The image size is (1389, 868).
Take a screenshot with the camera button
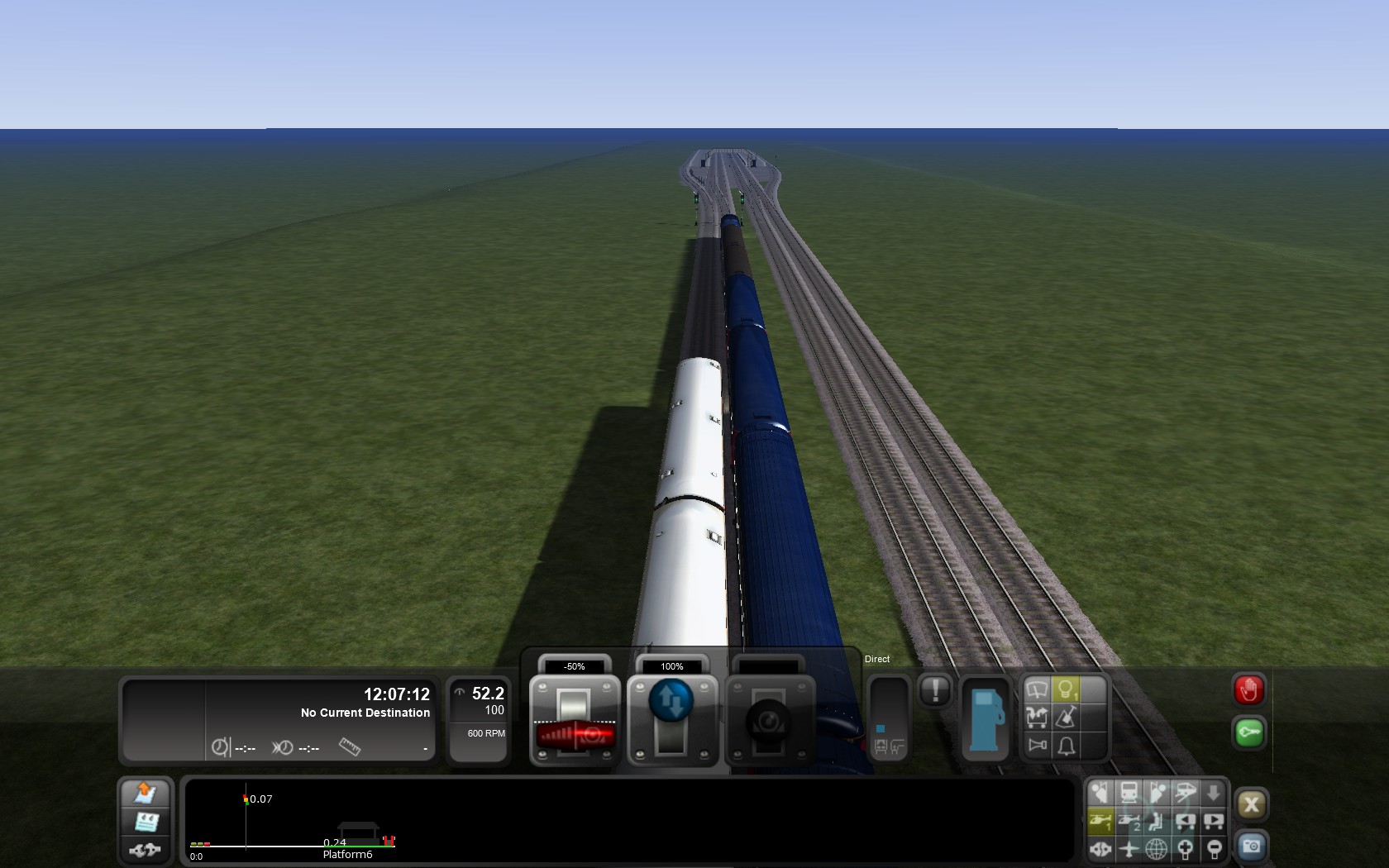tap(1250, 847)
